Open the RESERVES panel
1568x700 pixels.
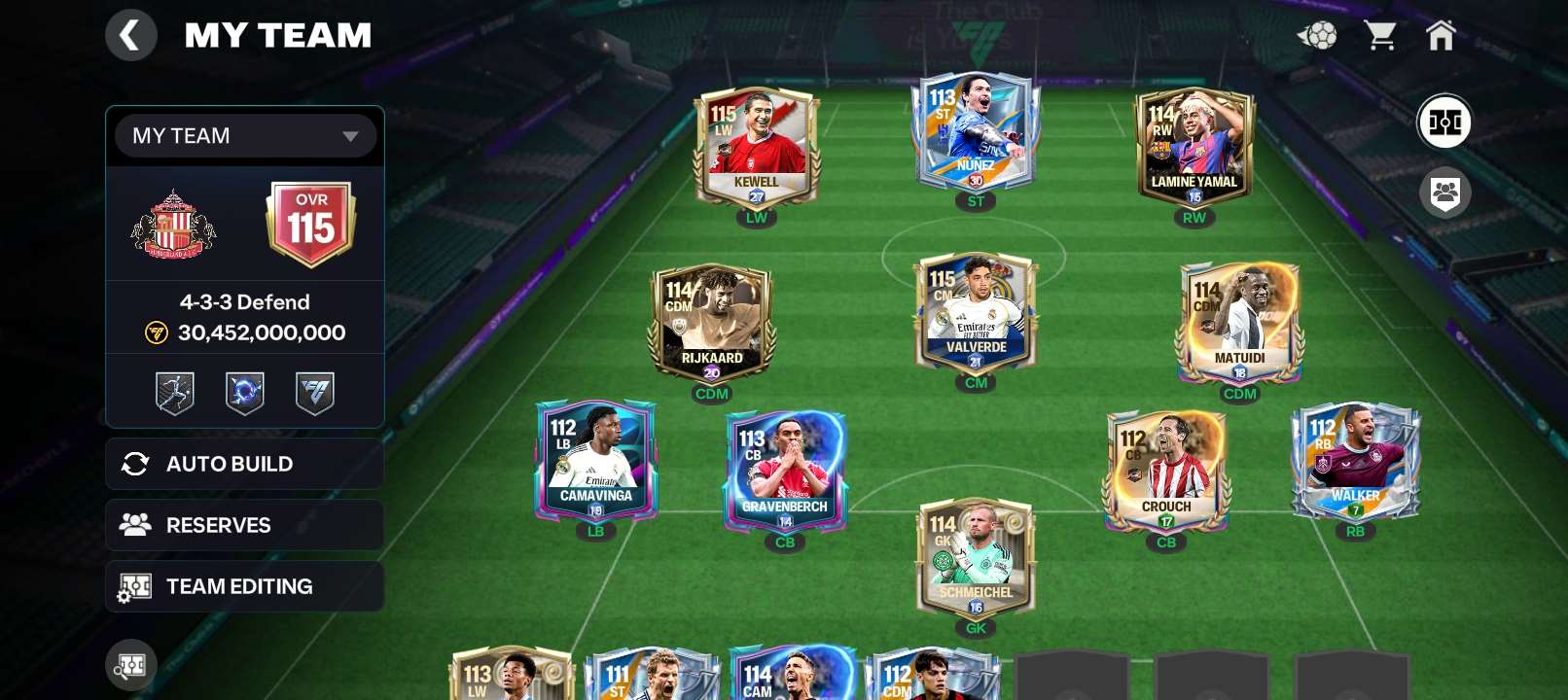(244, 525)
